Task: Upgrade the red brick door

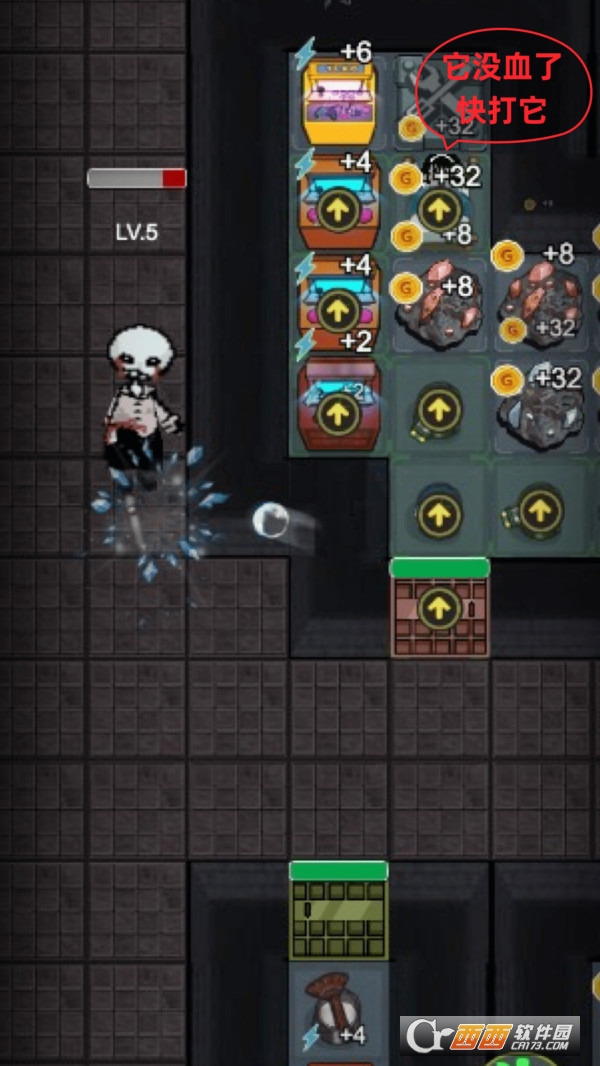Action: click(438, 608)
